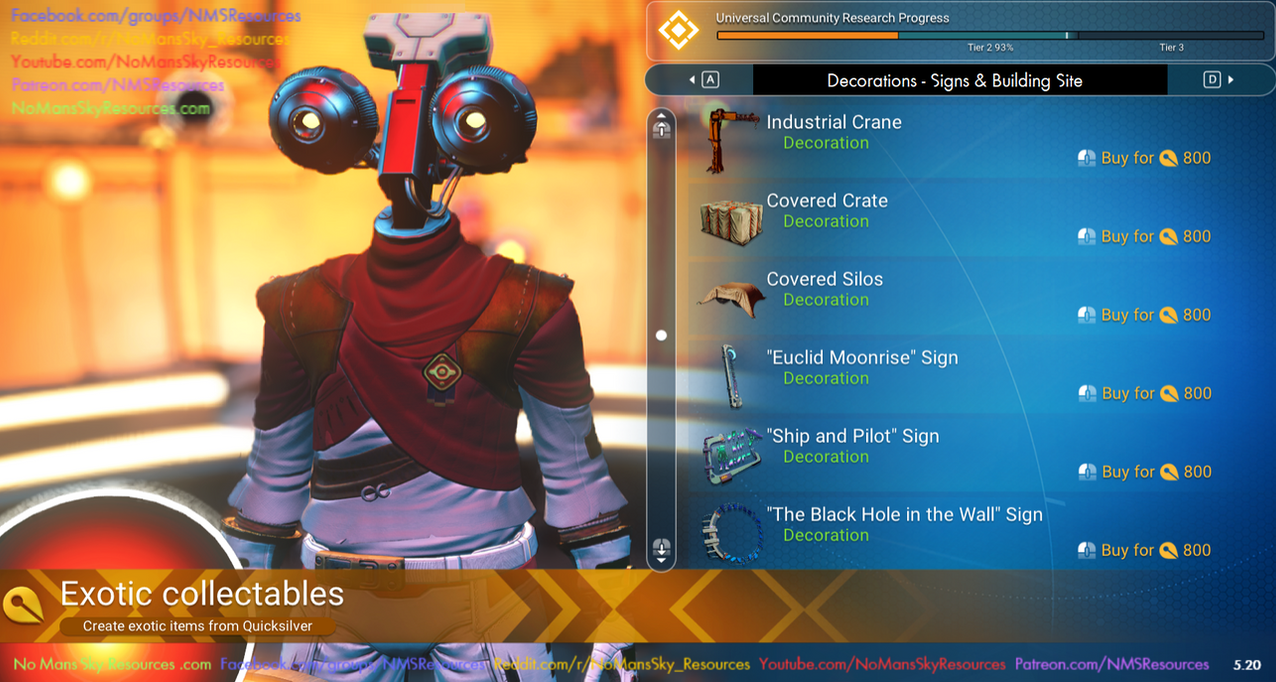Buy the Covered Silos for 800

click(1144, 315)
